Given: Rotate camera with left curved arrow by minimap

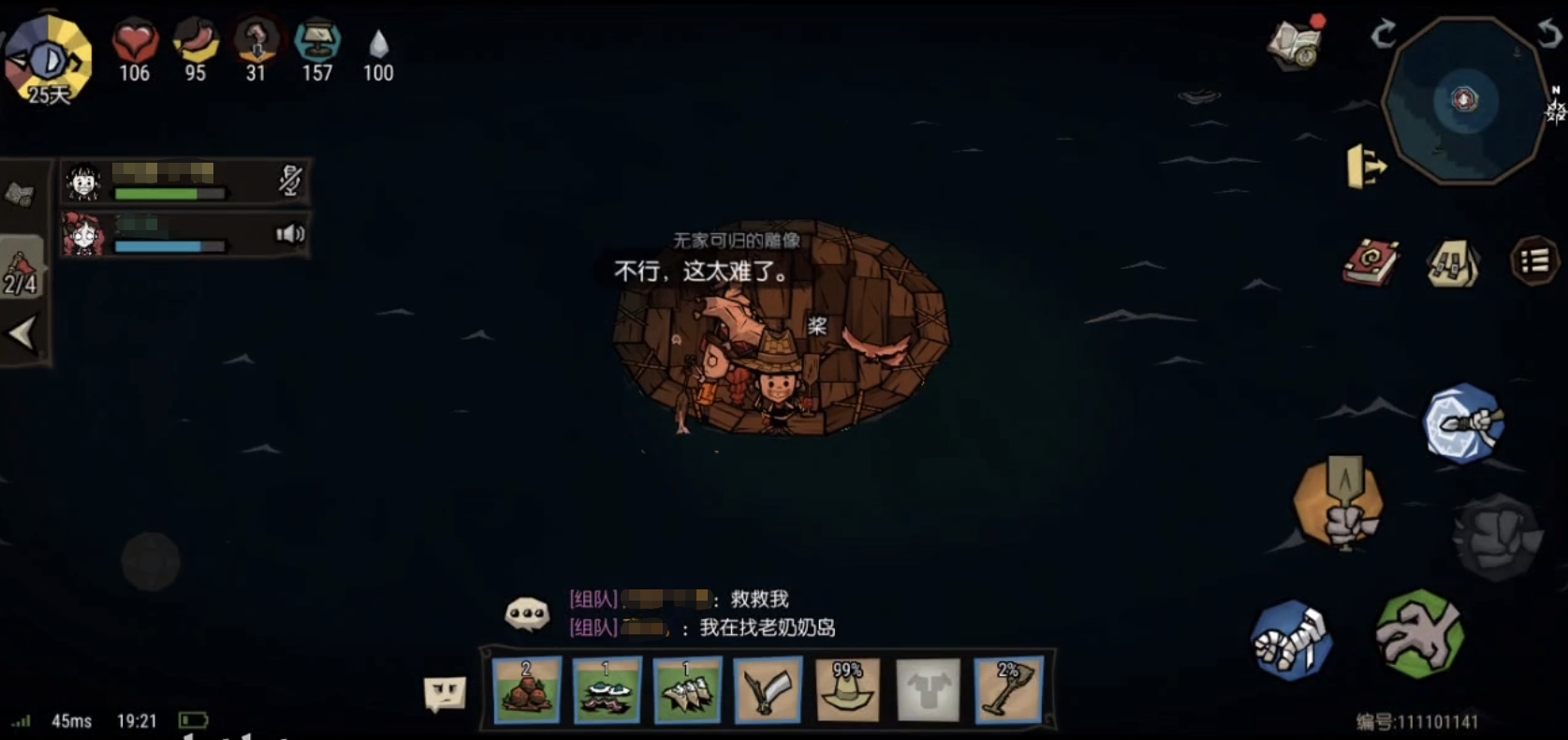Looking at the screenshot, I should pyautogui.click(x=1383, y=36).
